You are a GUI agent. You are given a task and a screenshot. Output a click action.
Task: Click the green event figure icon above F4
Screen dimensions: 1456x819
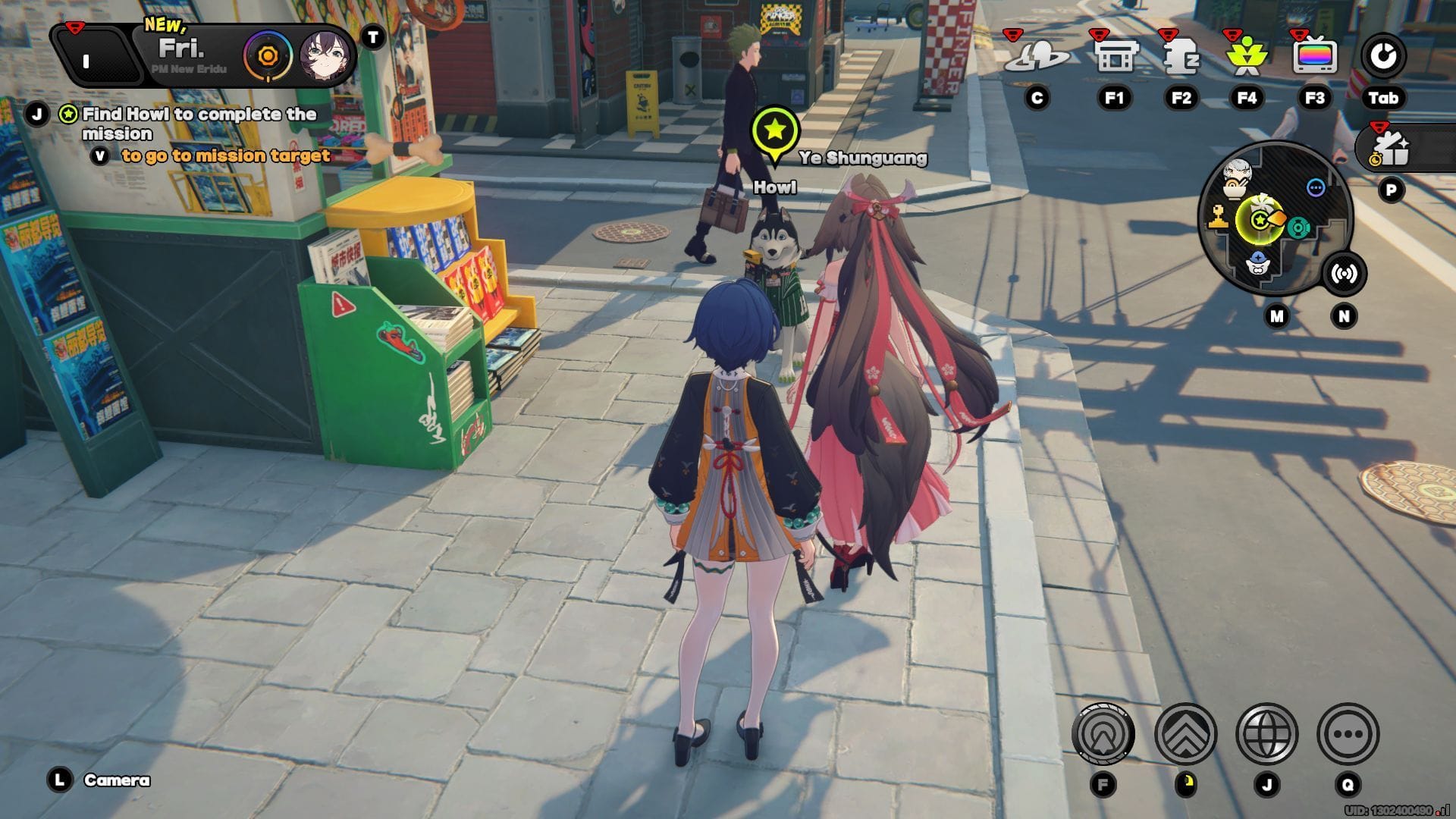(1250, 57)
